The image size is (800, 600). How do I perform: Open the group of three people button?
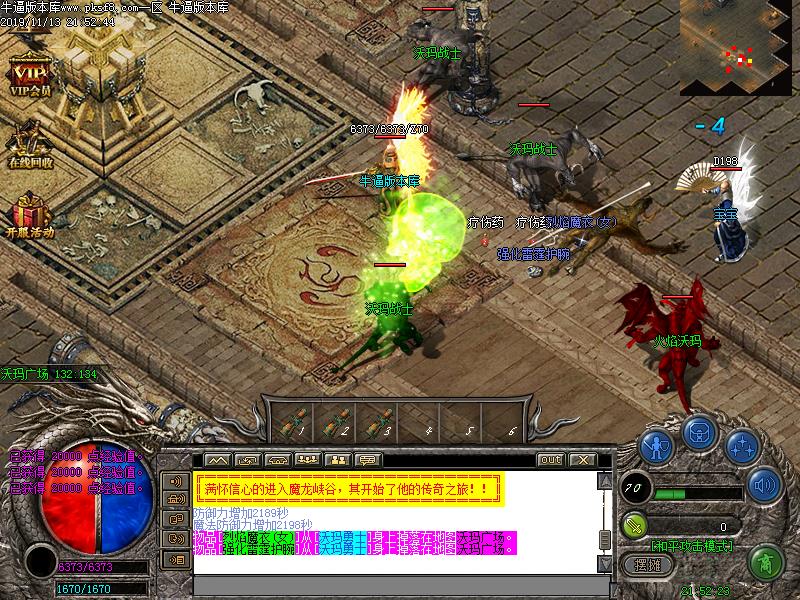pyautogui.click(x=308, y=459)
